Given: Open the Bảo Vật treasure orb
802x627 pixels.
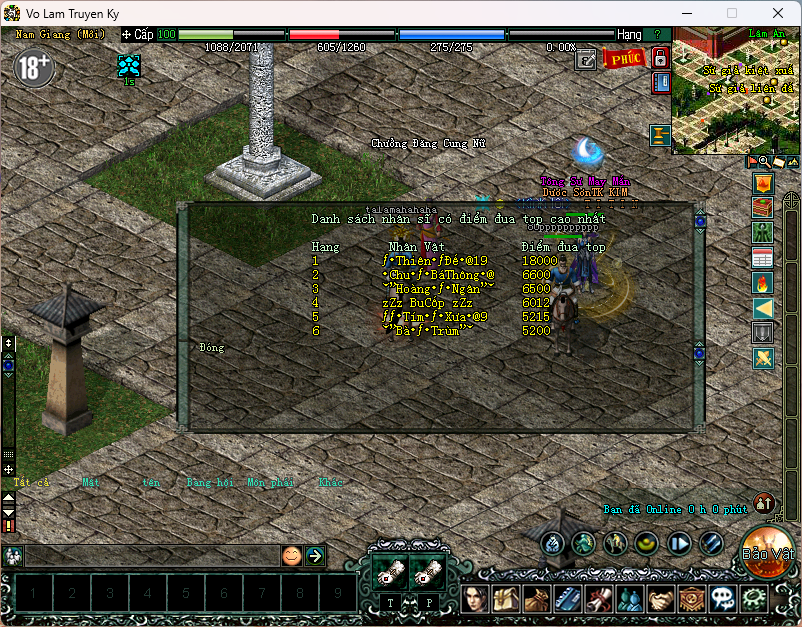Looking at the screenshot, I should 769,552.
